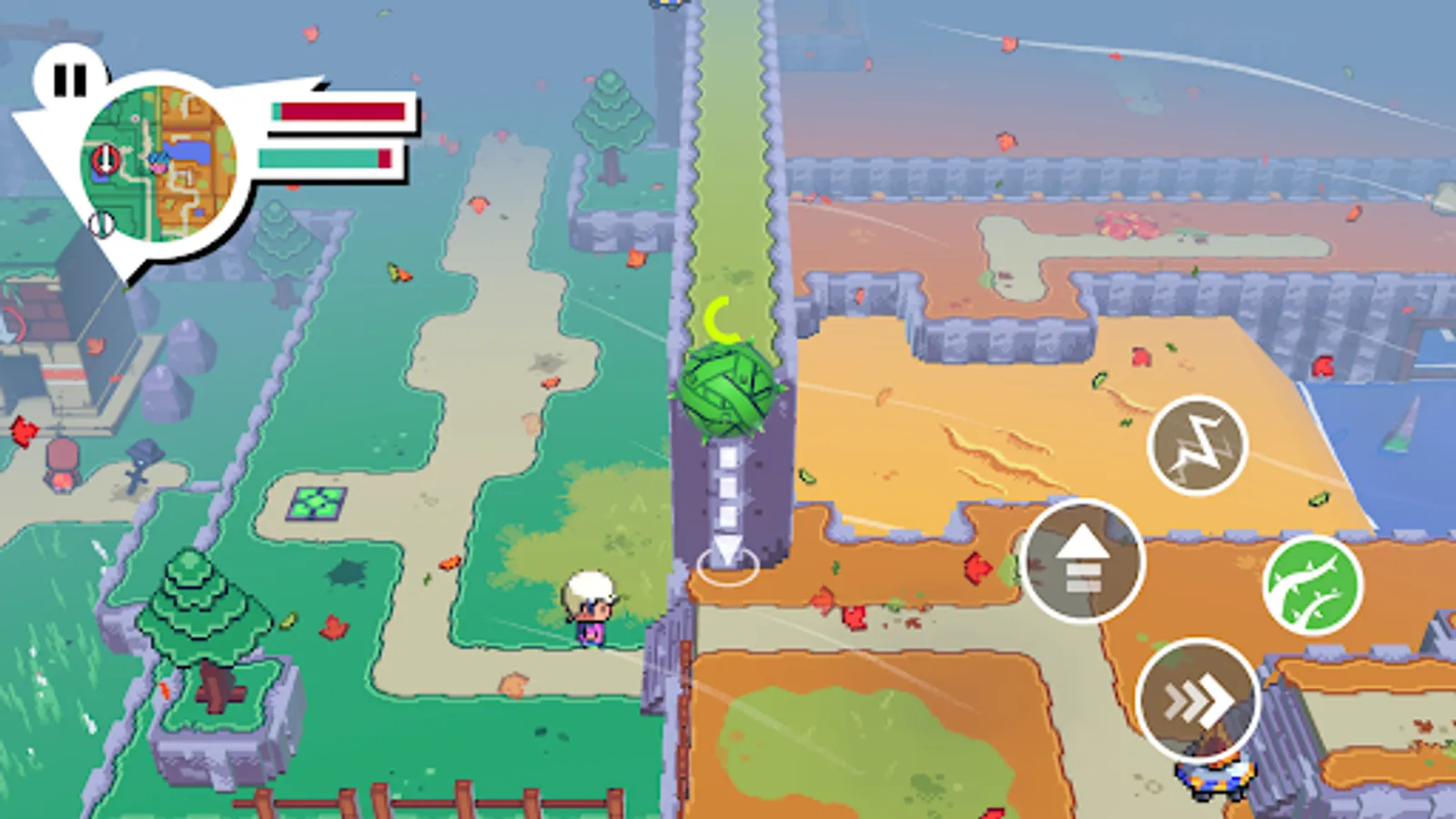Viewport: 1456px width, 819px height.
Task: Click the red health bar
Action: (337, 111)
